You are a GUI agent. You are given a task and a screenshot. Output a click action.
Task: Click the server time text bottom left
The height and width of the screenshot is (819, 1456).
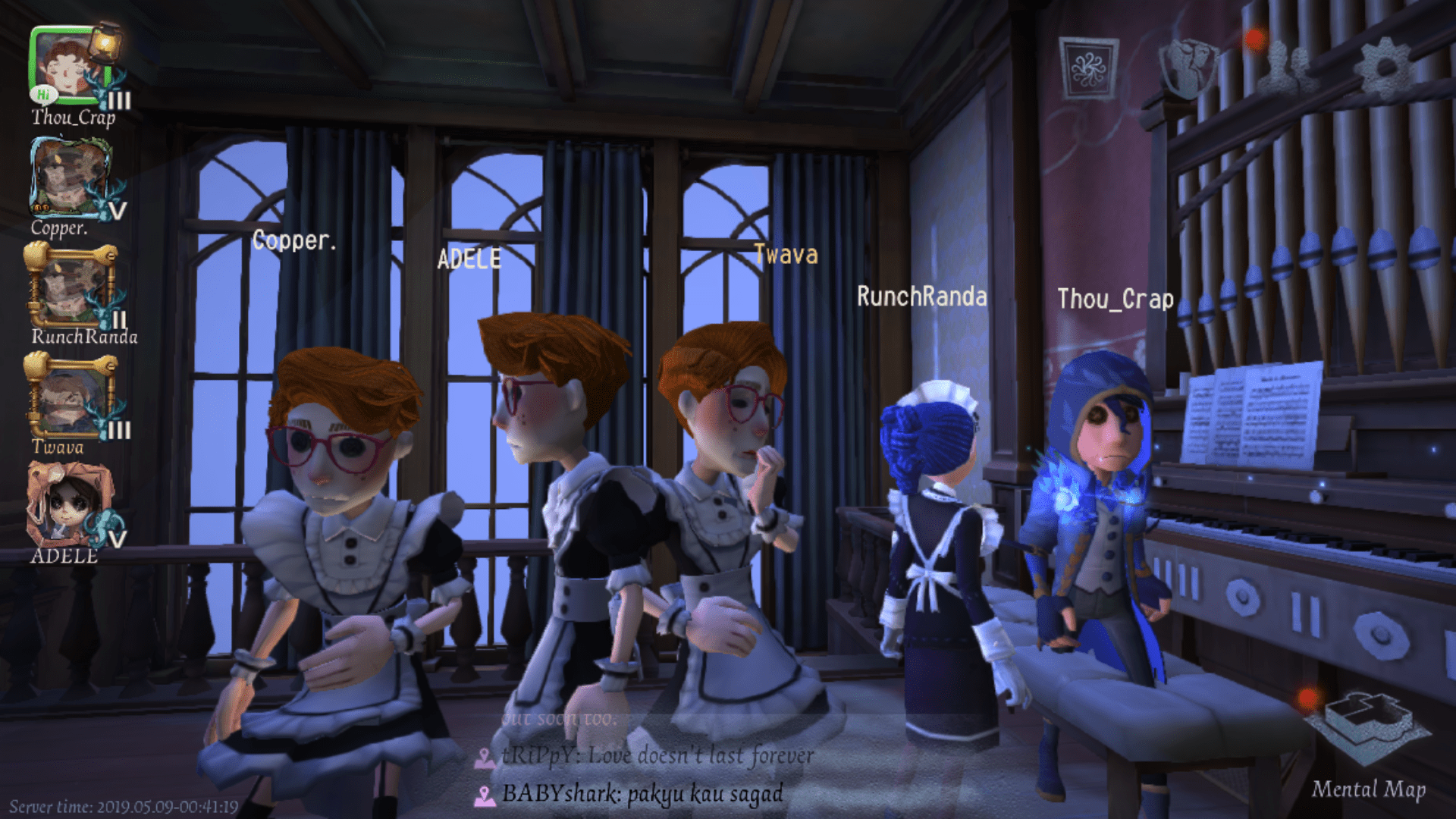pos(121,807)
